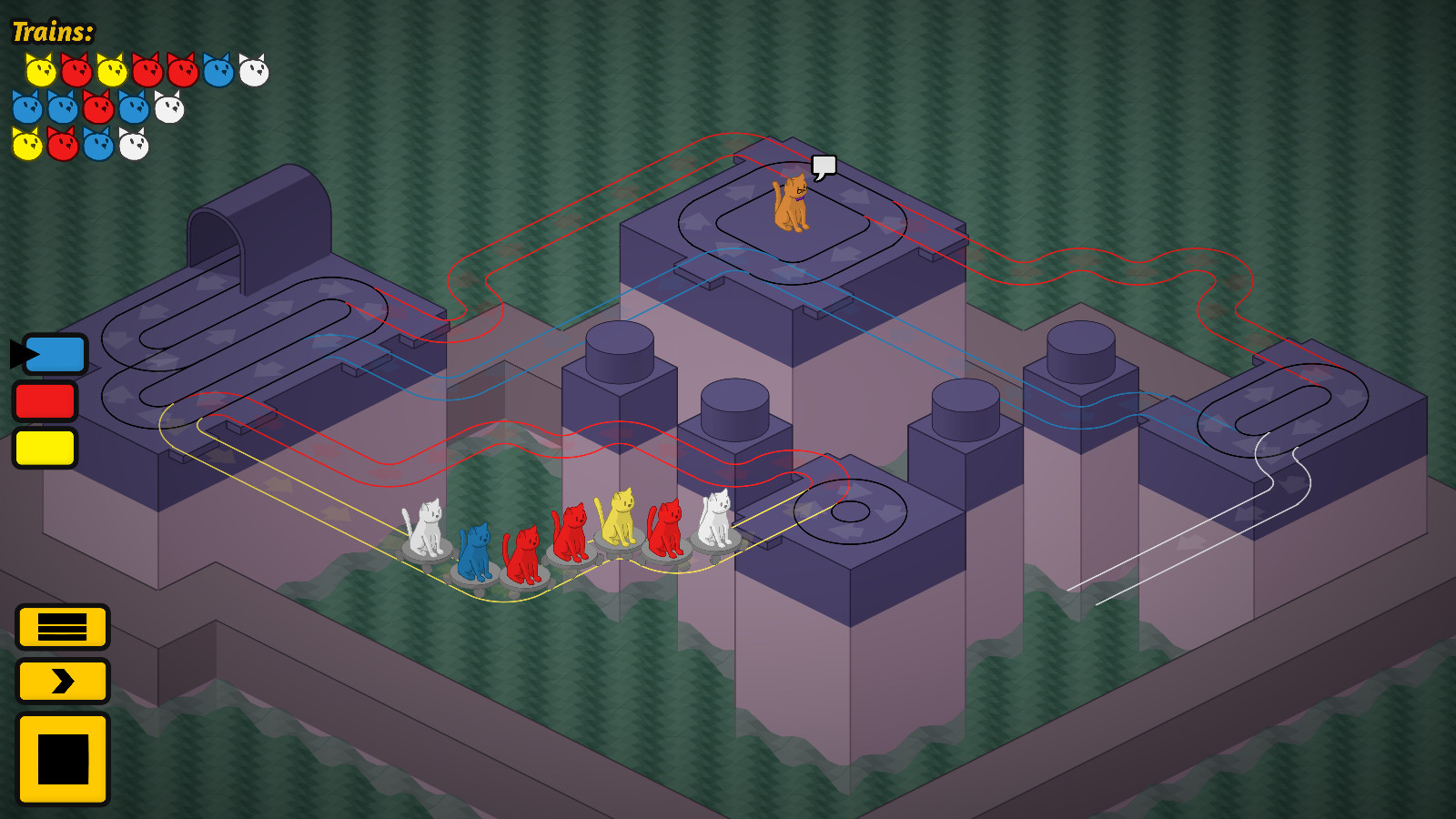
Task: Click the white lead cat on the board track
Action: coord(428,528)
